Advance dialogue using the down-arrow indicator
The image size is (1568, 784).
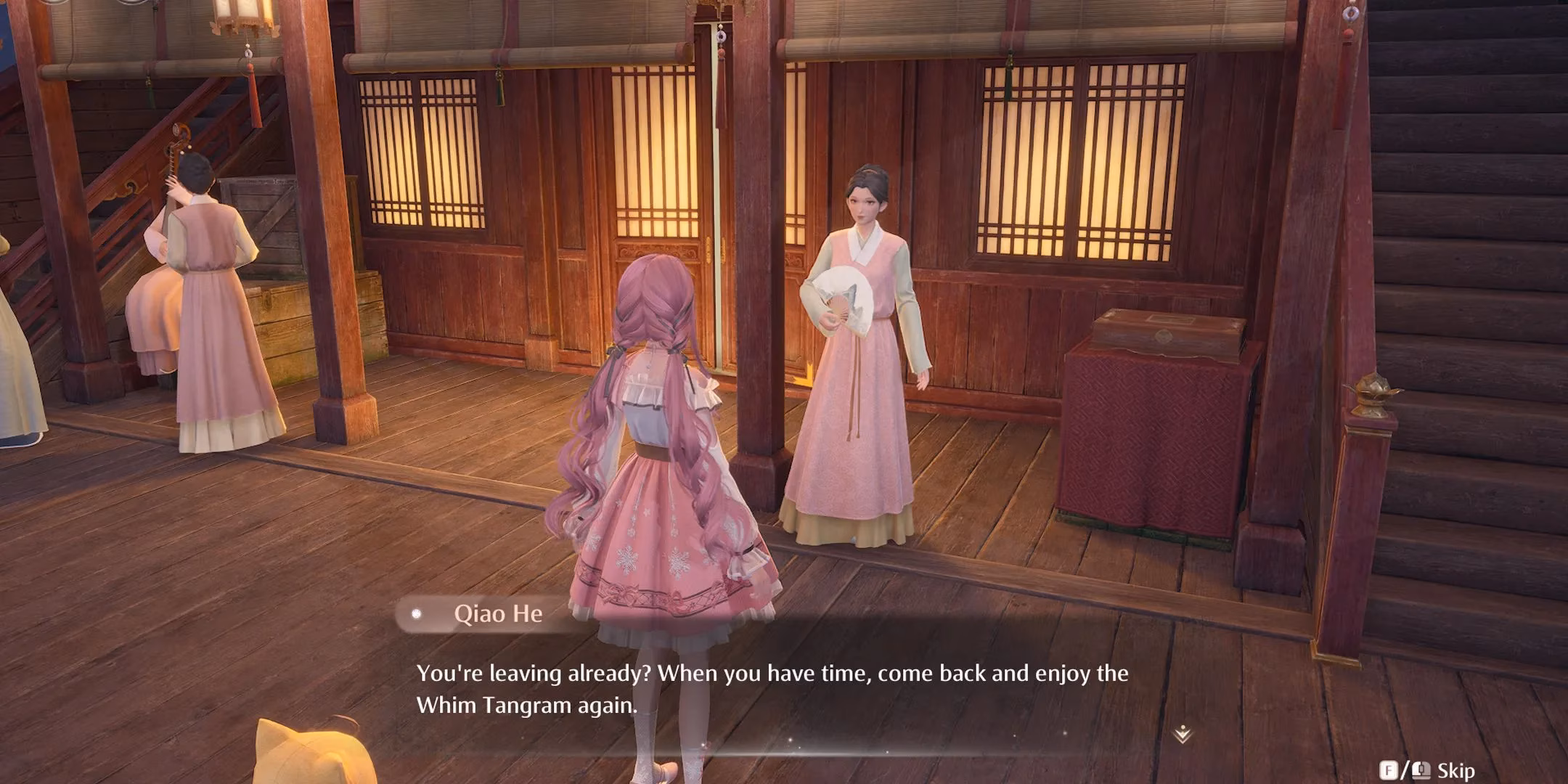coord(1183,734)
